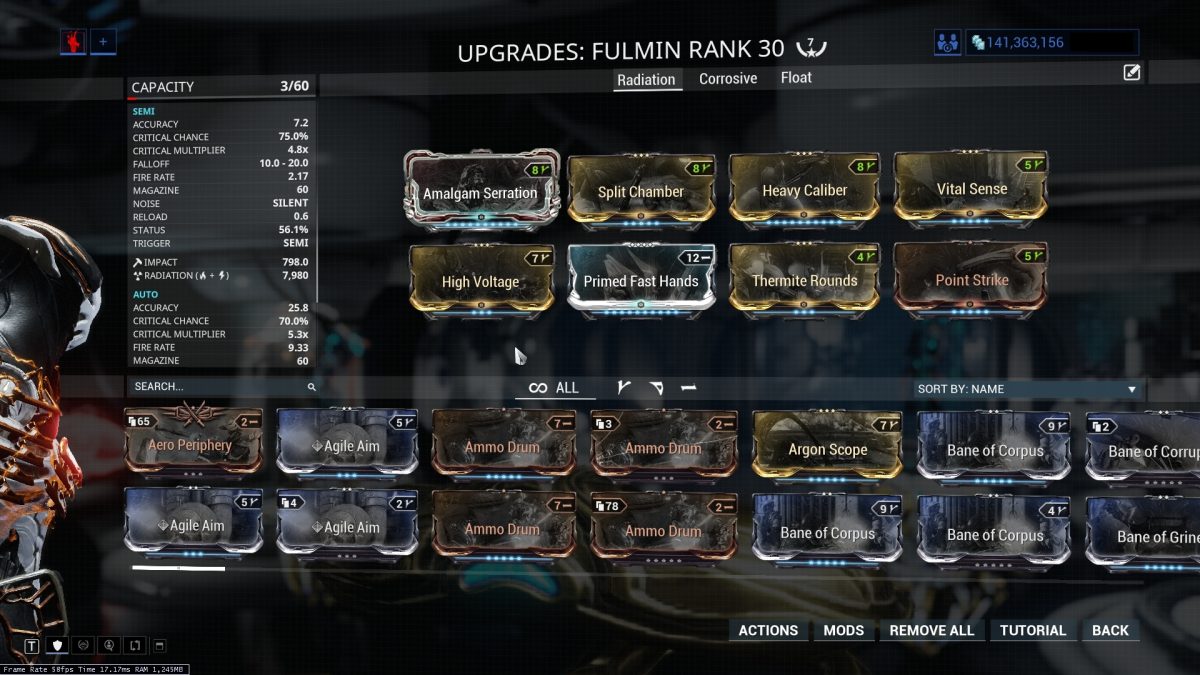Choose the Thermite Rounds mod

tap(804, 280)
